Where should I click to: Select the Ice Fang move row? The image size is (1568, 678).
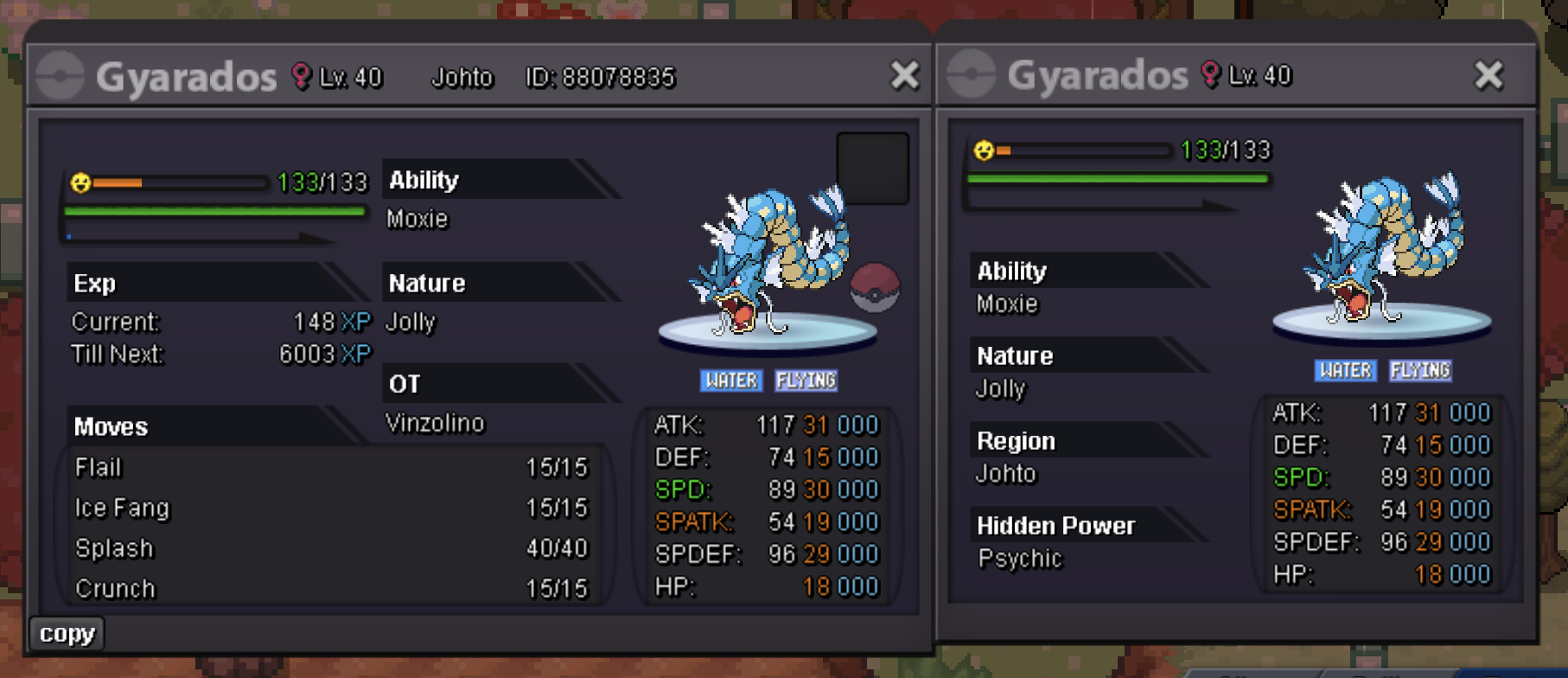331,508
